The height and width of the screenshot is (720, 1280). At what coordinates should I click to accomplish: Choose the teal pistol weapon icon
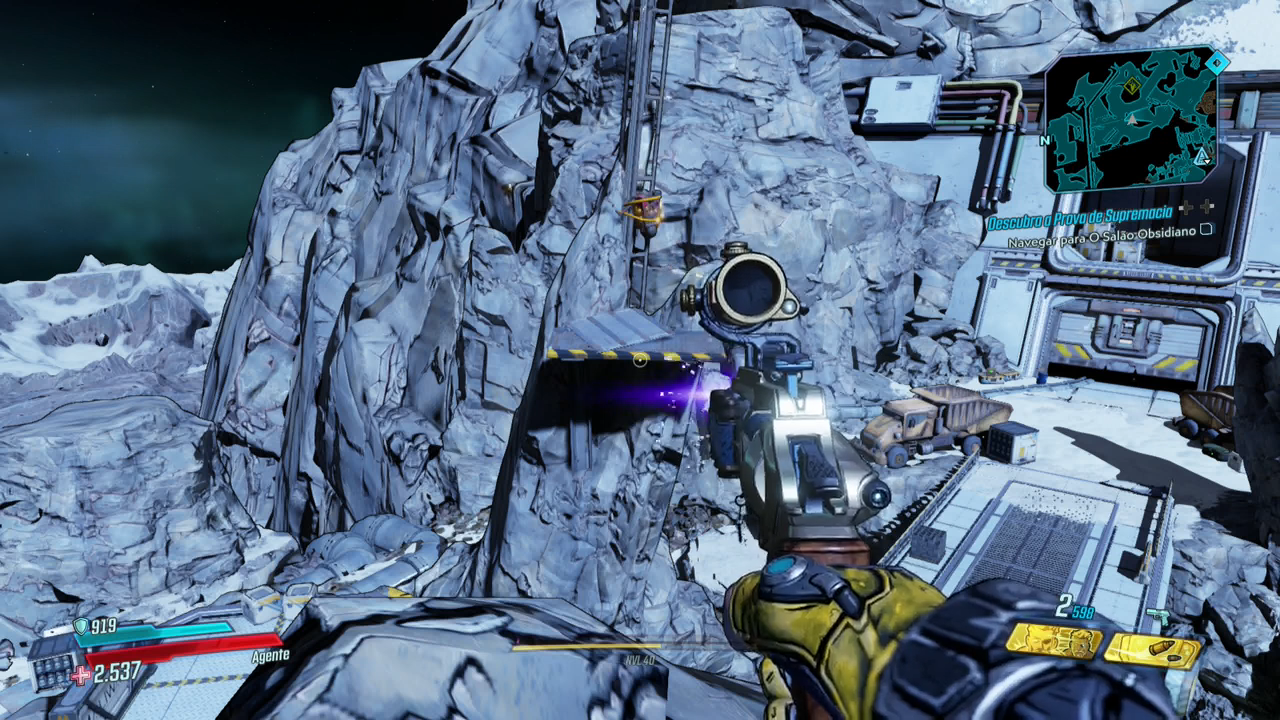(1158, 616)
